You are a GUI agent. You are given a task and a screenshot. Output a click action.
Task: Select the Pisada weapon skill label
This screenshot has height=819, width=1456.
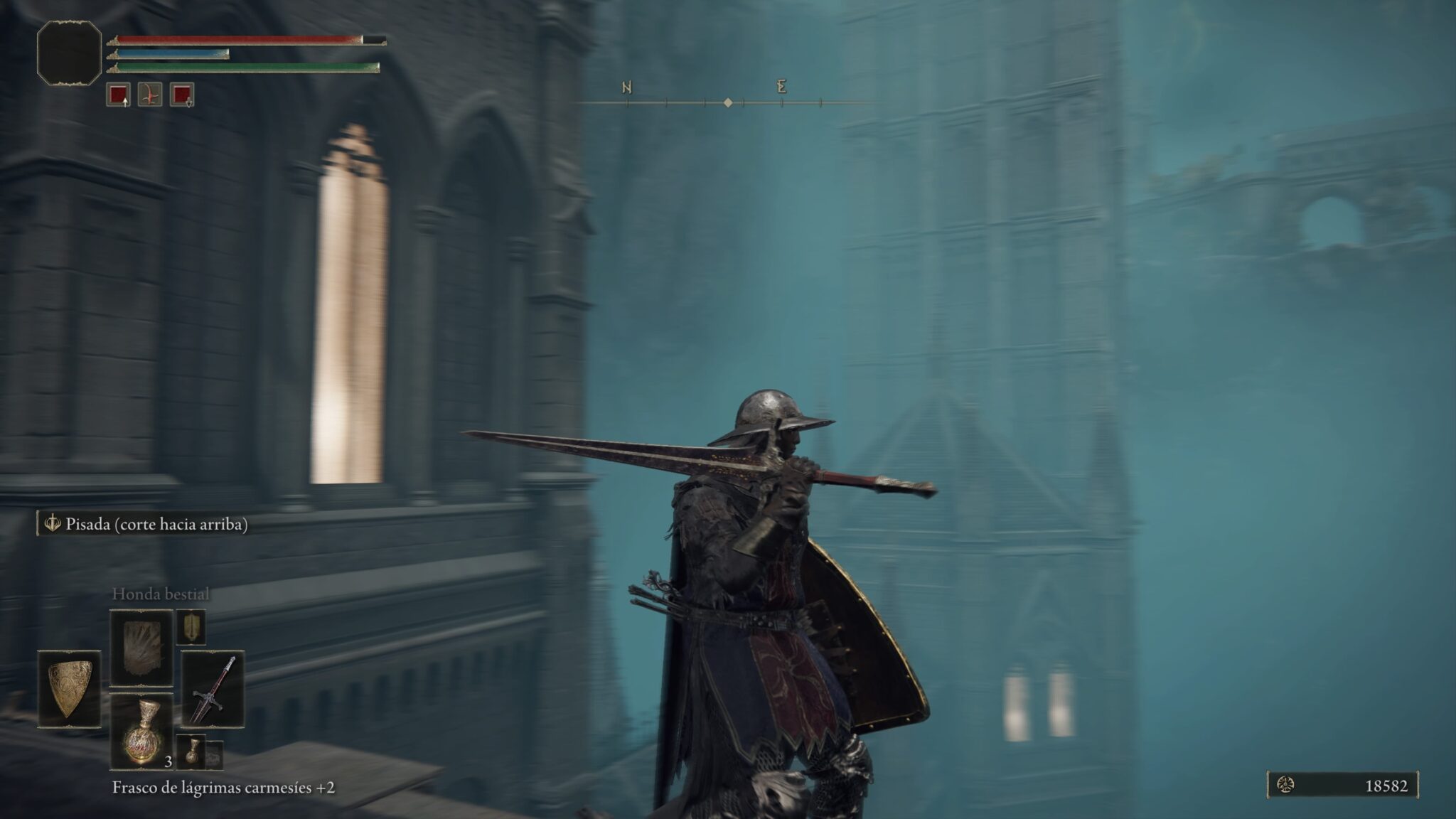144,525
